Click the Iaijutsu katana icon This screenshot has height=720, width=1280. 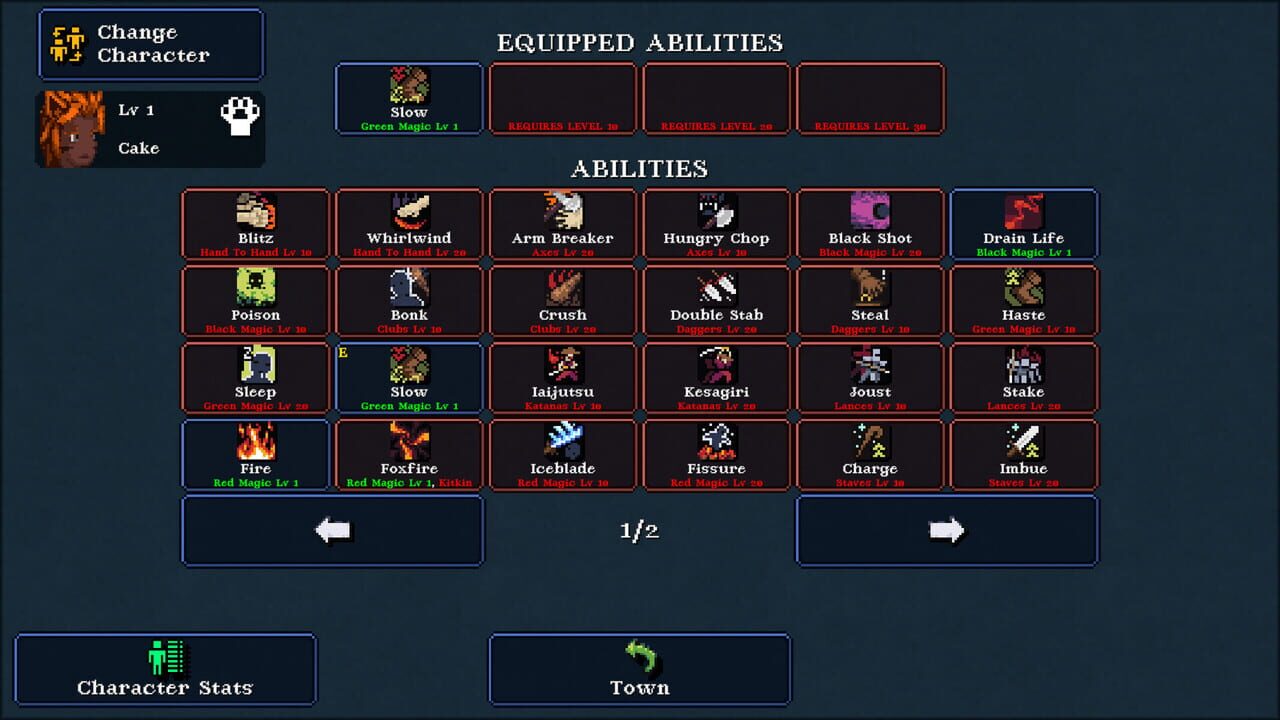562,368
